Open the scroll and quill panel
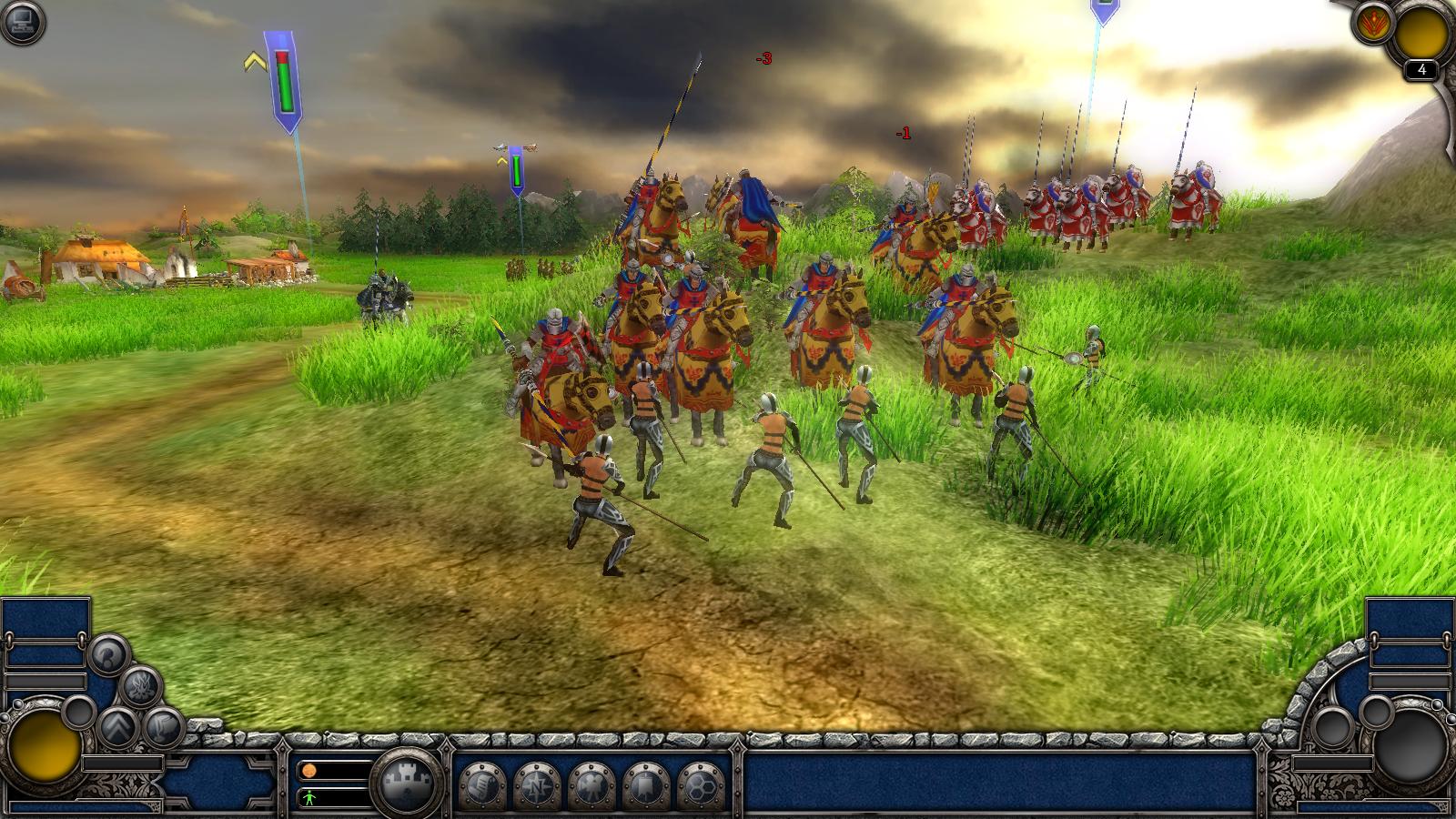 click(x=481, y=784)
